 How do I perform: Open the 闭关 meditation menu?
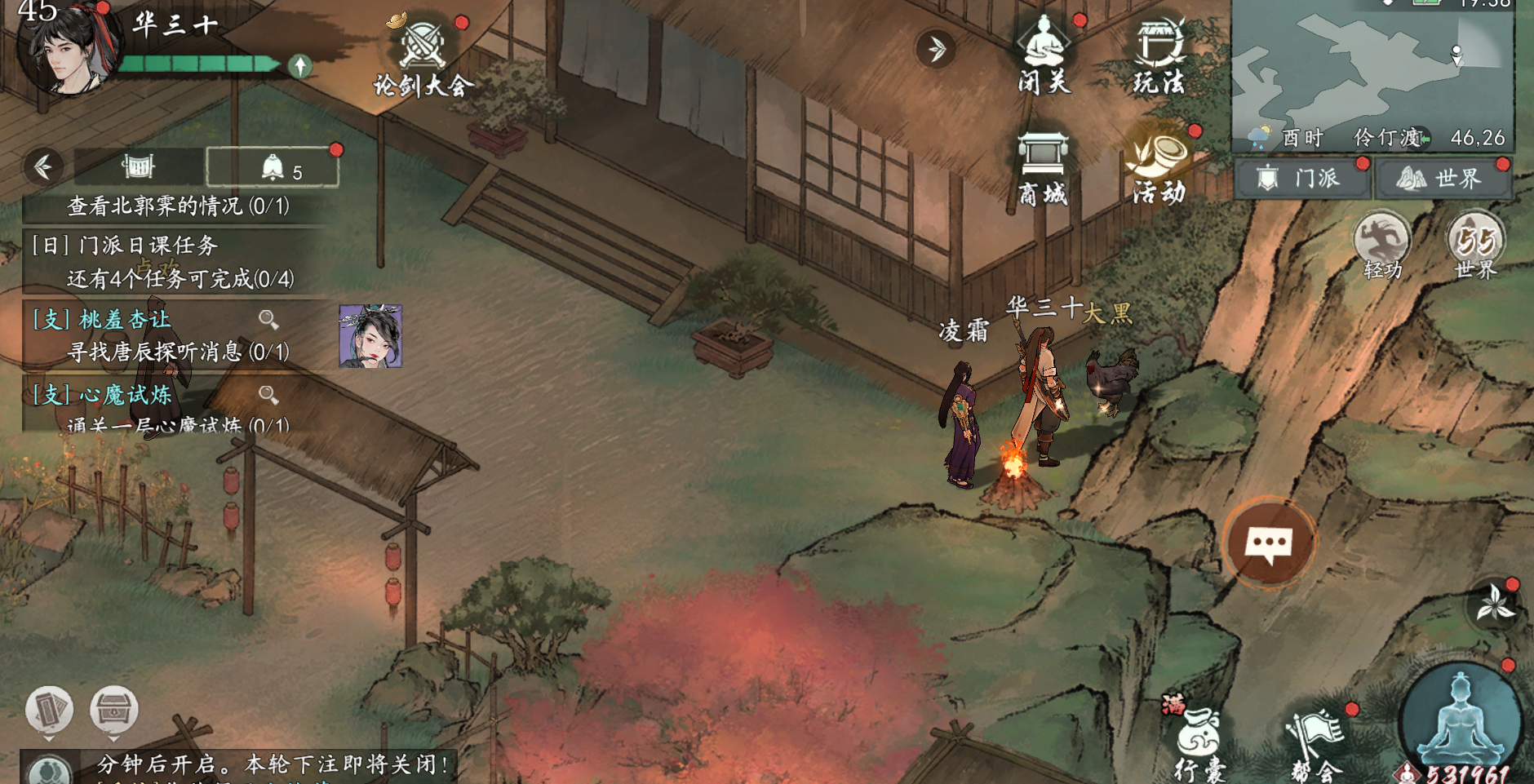coord(1044,54)
